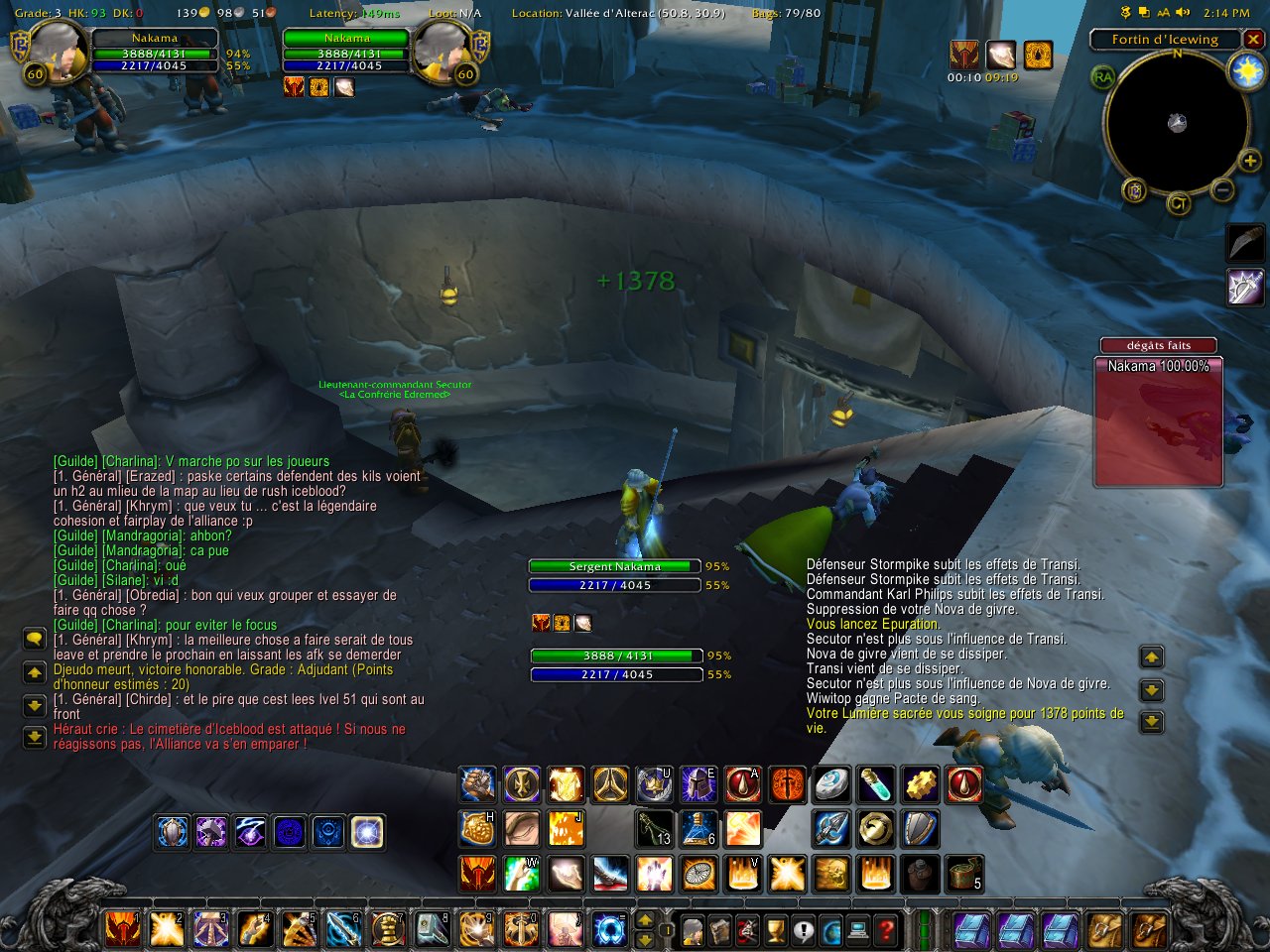Open the dégâts faits damage meter header

1158,345
